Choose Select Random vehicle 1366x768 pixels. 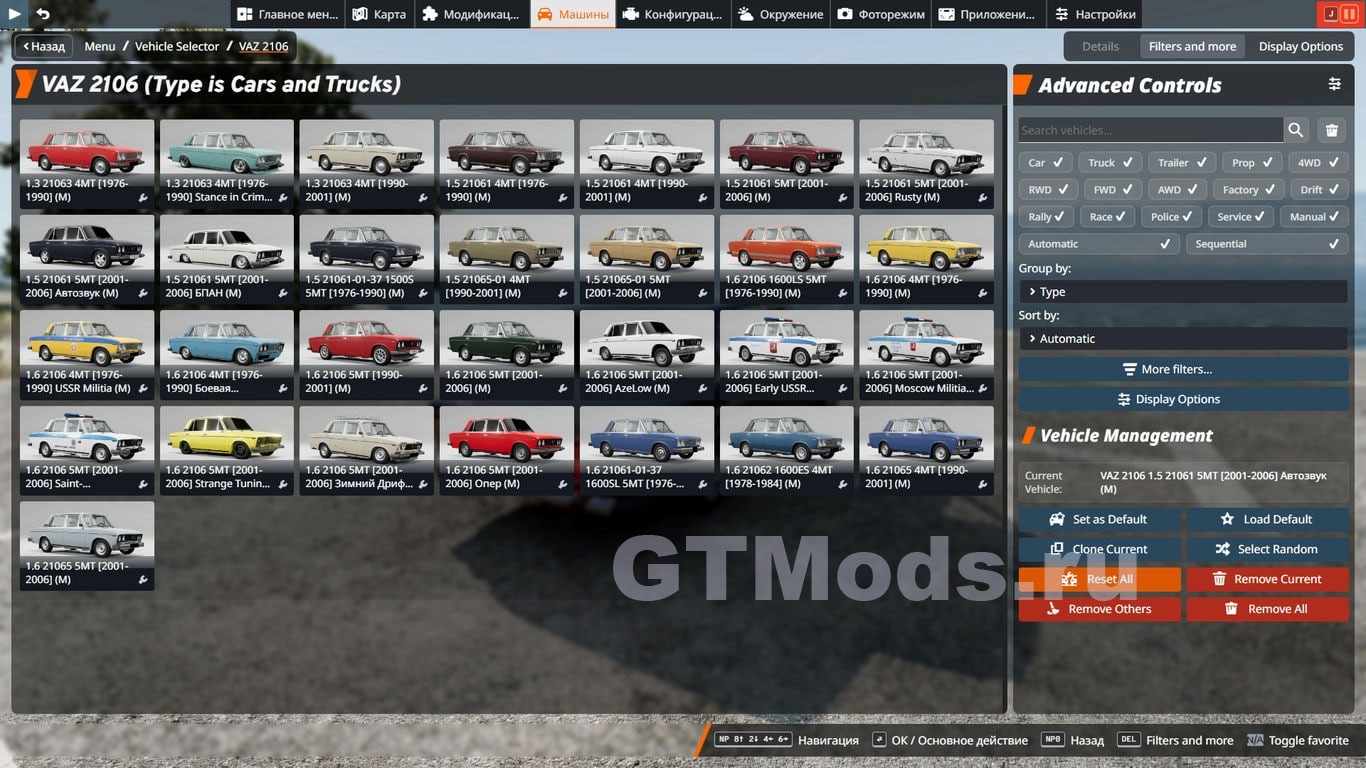point(1267,549)
